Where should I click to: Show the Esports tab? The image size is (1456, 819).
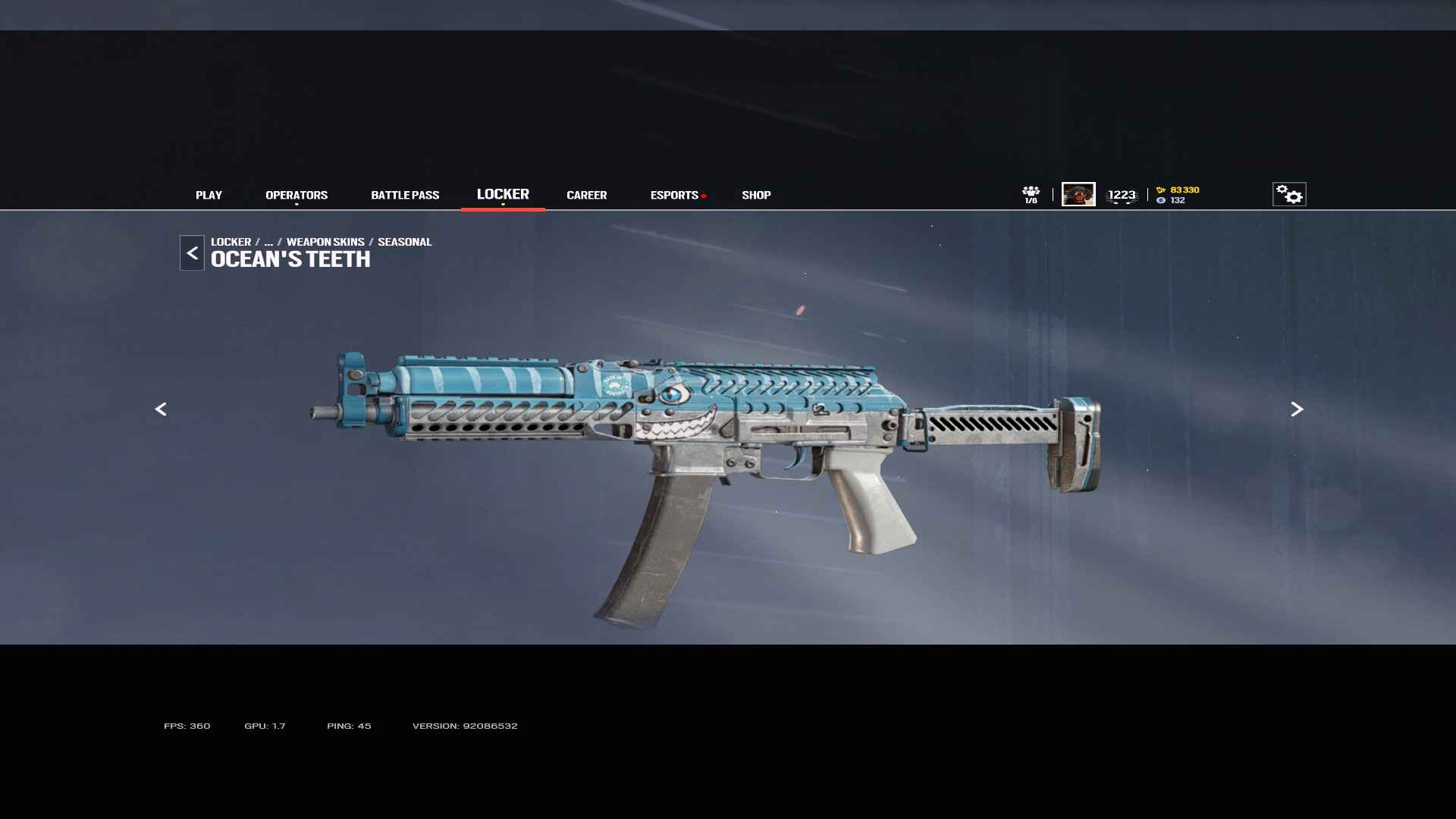tap(674, 195)
